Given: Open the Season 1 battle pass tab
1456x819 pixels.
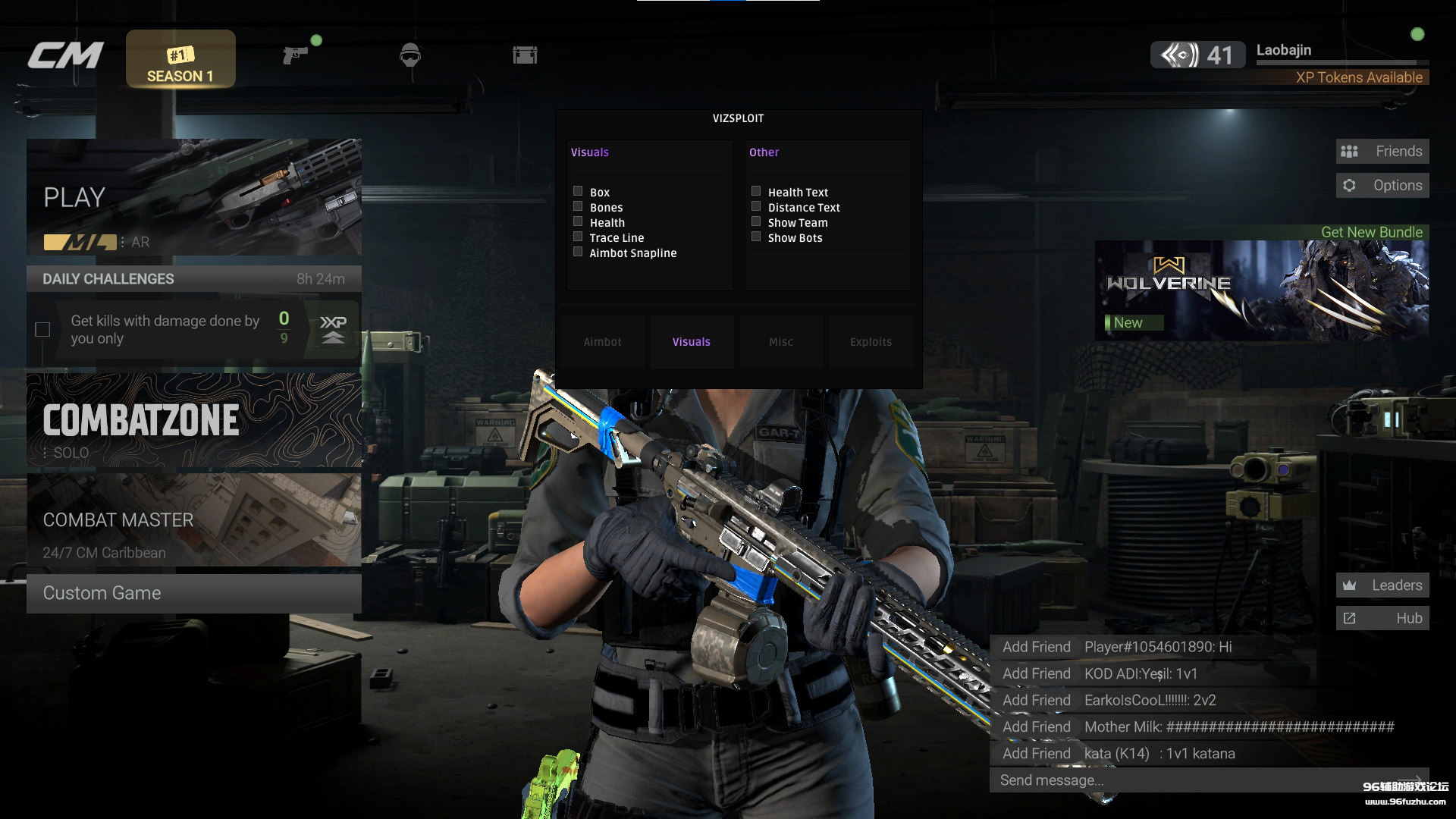Looking at the screenshot, I should (x=180, y=59).
